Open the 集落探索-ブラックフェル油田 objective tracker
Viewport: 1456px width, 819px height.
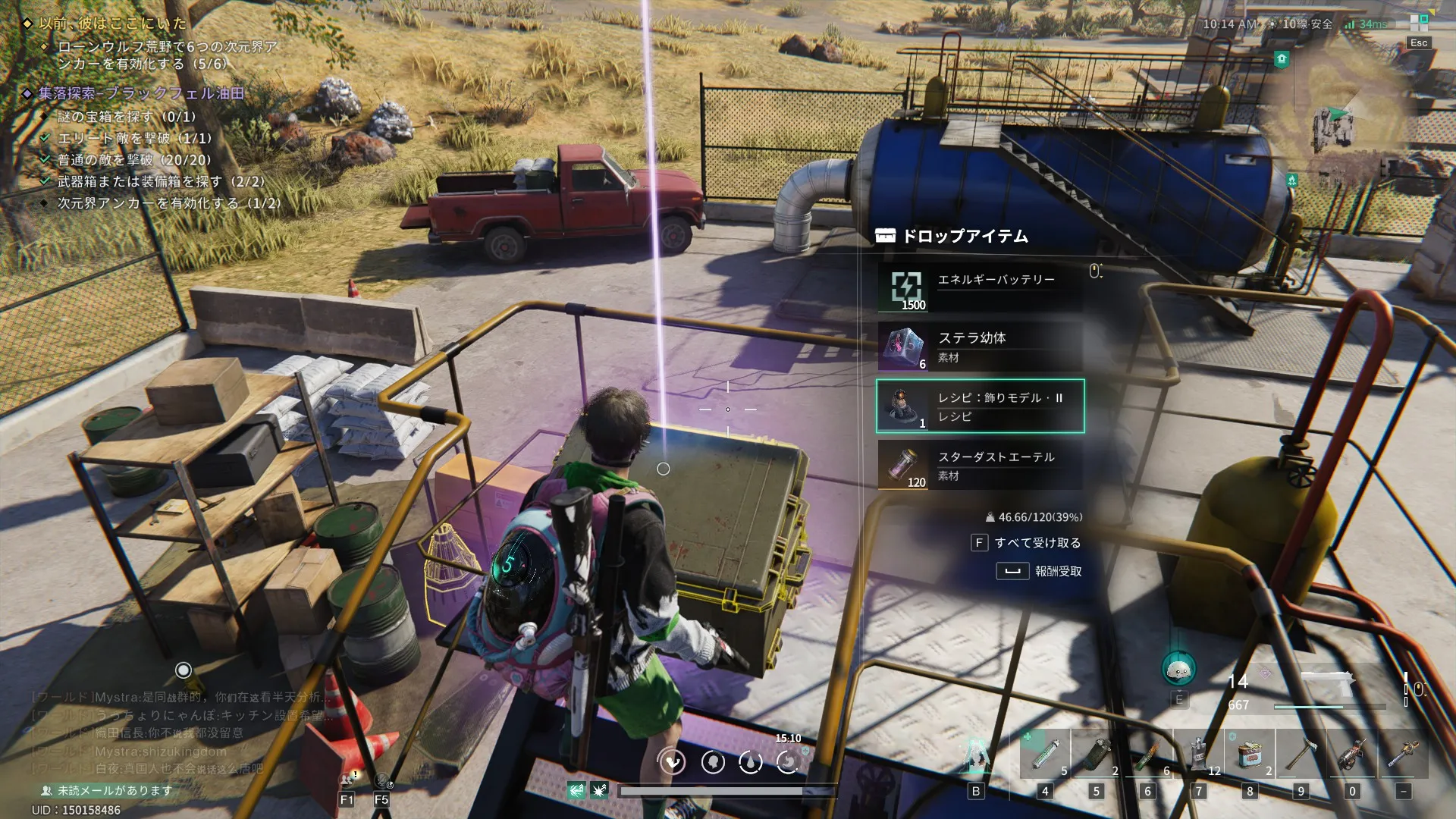tap(141, 93)
